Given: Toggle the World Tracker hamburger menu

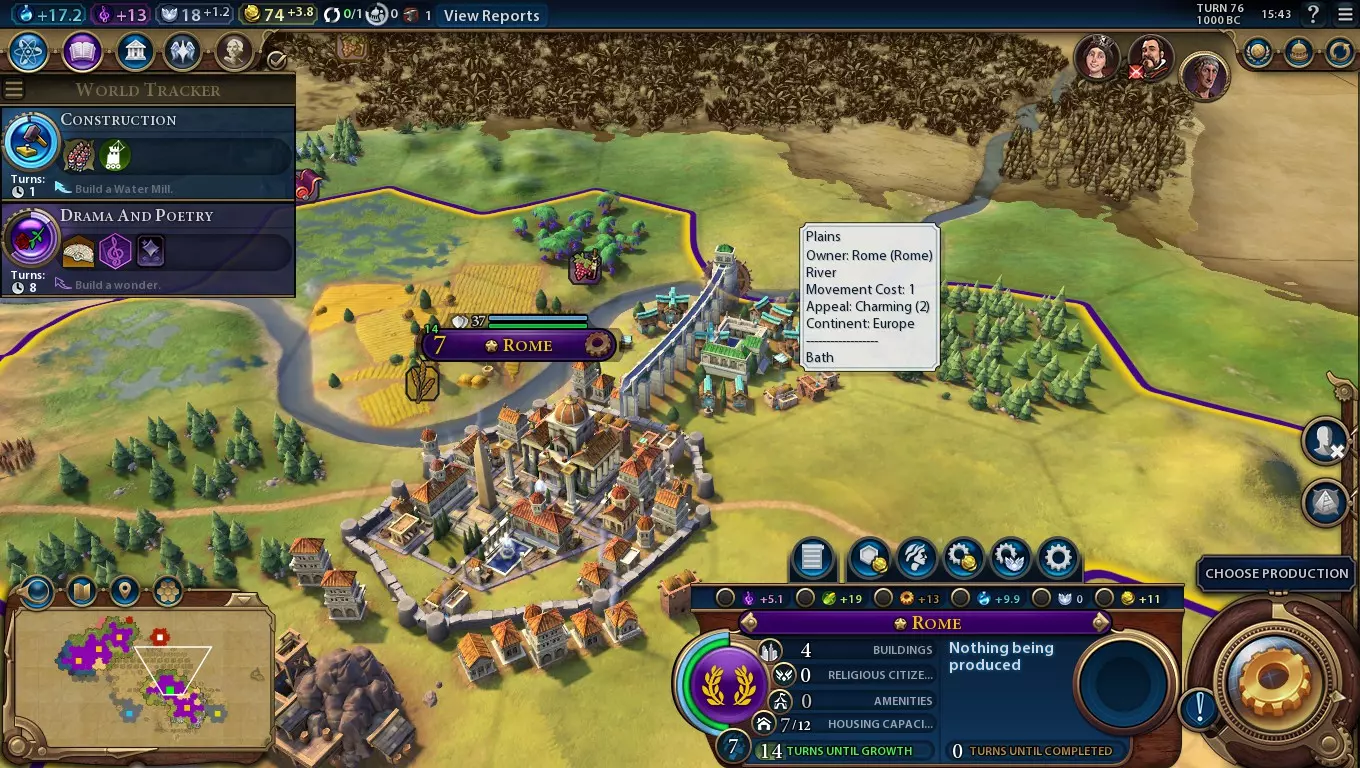Looking at the screenshot, I should point(14,89).
